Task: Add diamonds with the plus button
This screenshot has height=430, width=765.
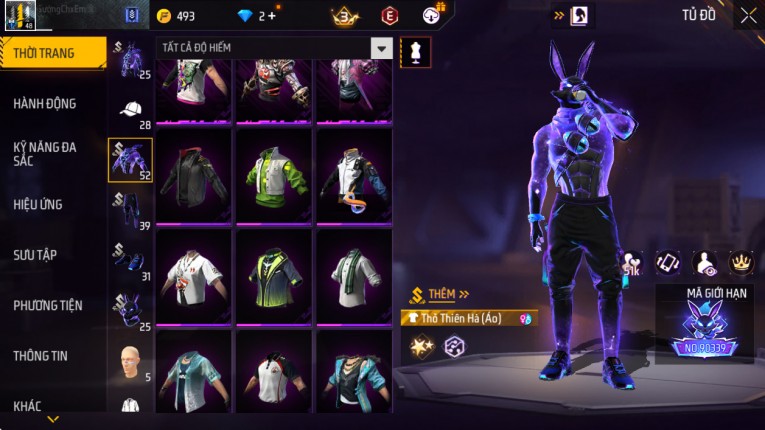Action: click(x=271, y=16)
